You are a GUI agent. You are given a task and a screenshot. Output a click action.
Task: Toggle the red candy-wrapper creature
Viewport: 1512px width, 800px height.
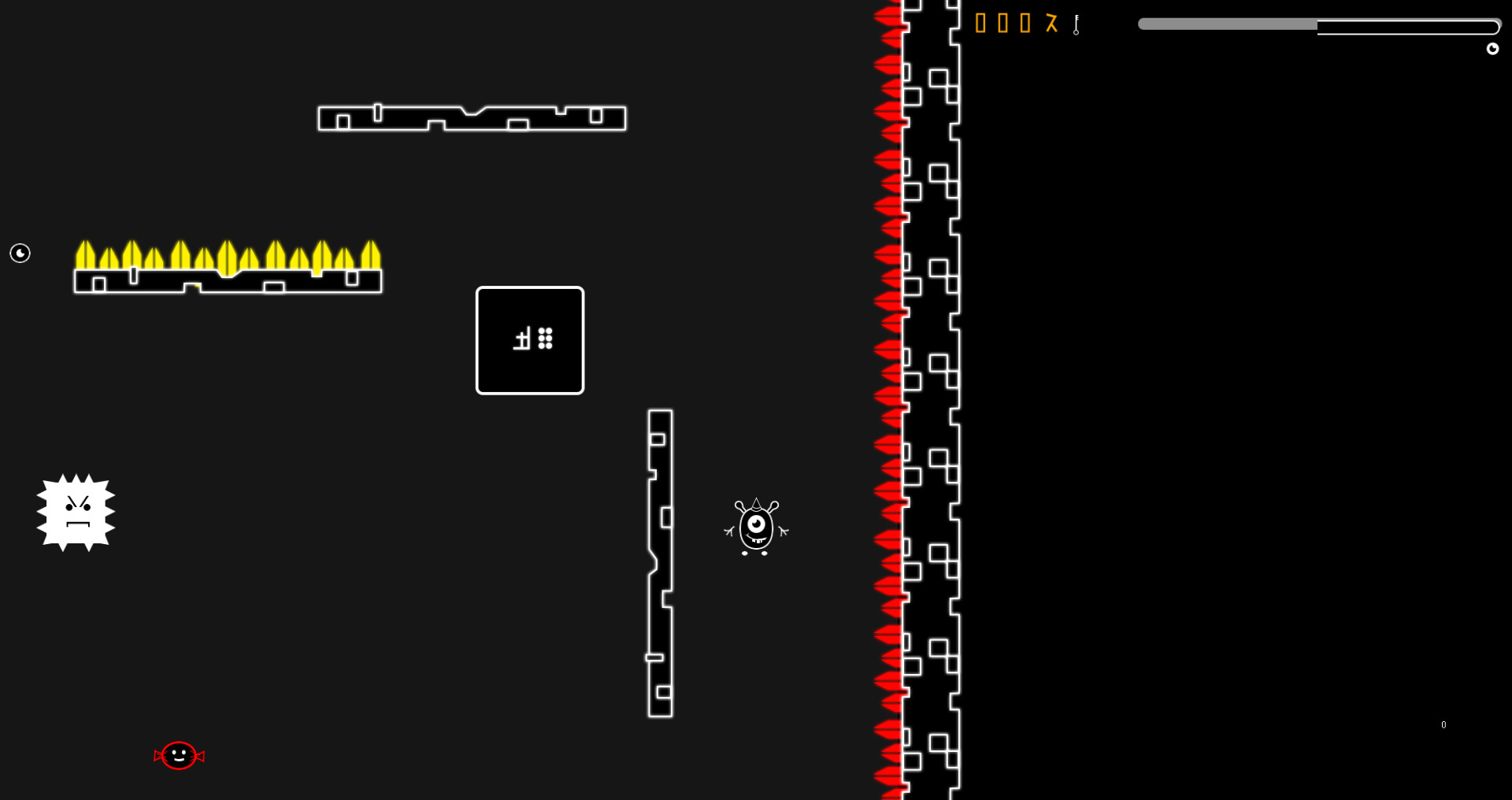pyautogui.click(x=179, y=754)
